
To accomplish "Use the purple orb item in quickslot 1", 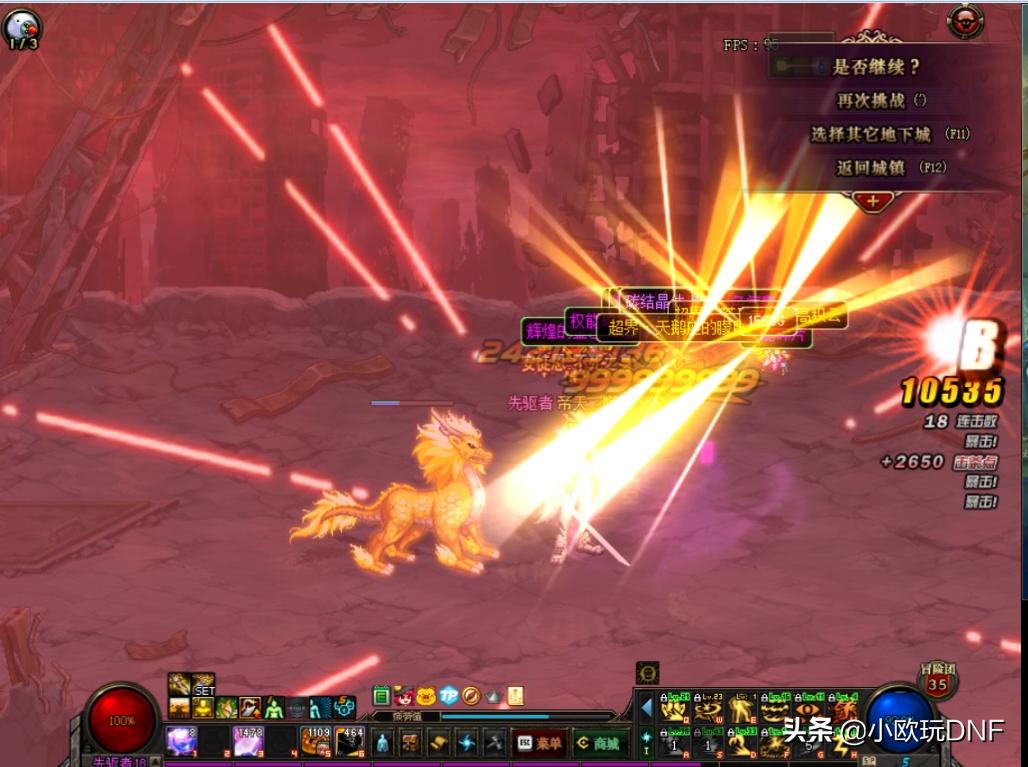I will [180, 741].
